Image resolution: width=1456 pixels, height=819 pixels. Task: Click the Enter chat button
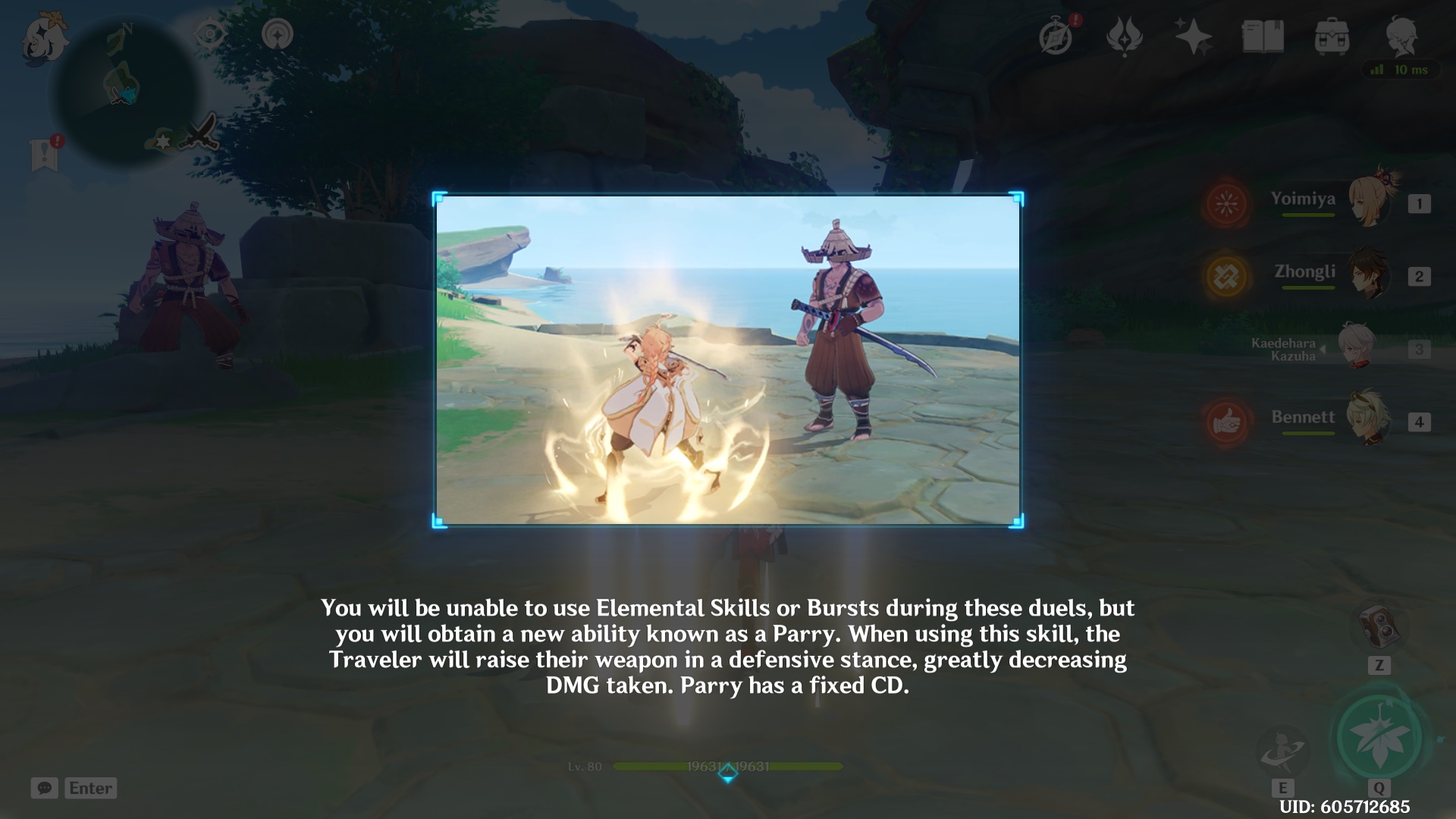pyautogui.click(x=90, y=789)
